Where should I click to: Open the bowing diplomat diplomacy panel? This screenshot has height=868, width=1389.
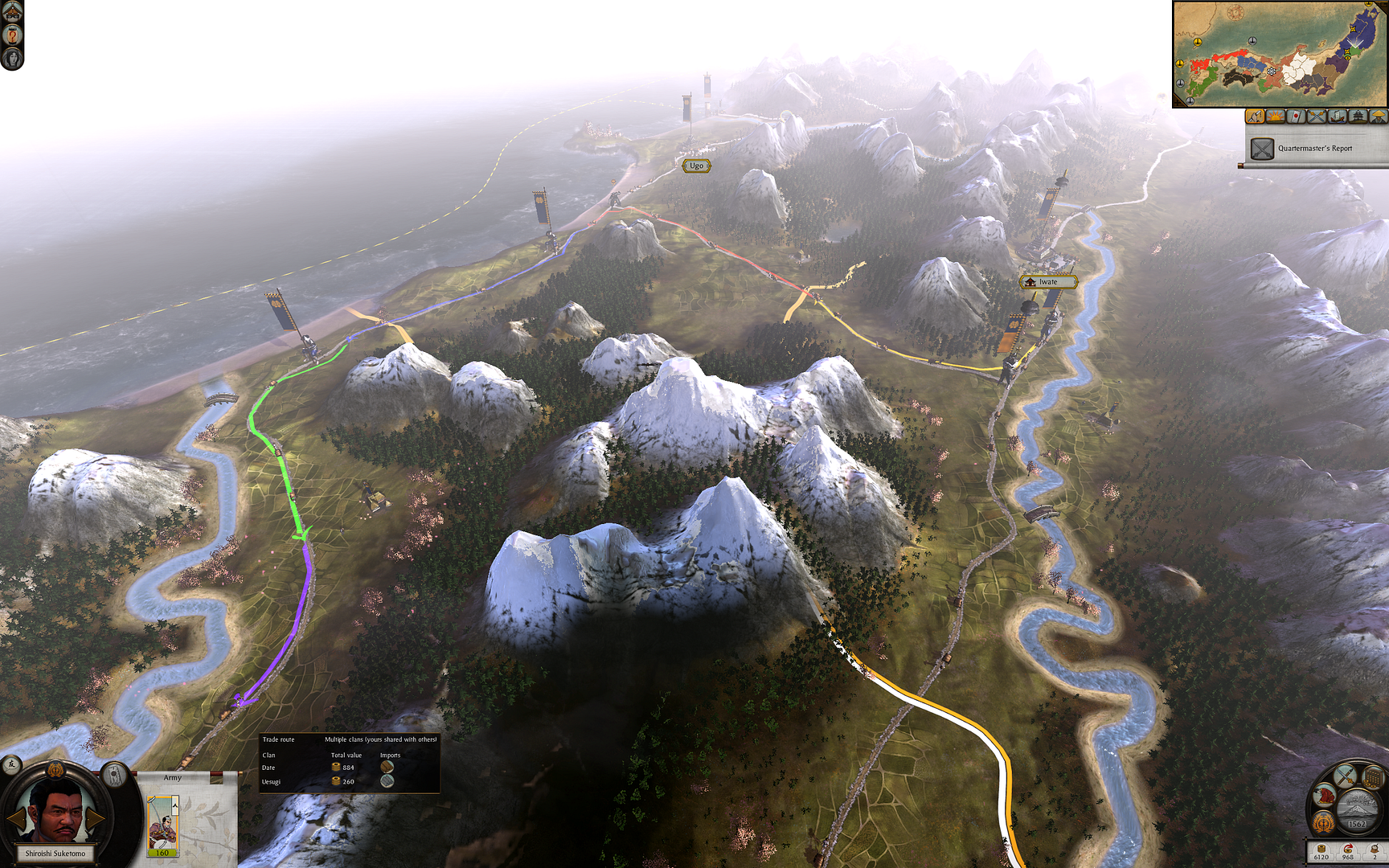[x=1325, y=796]
